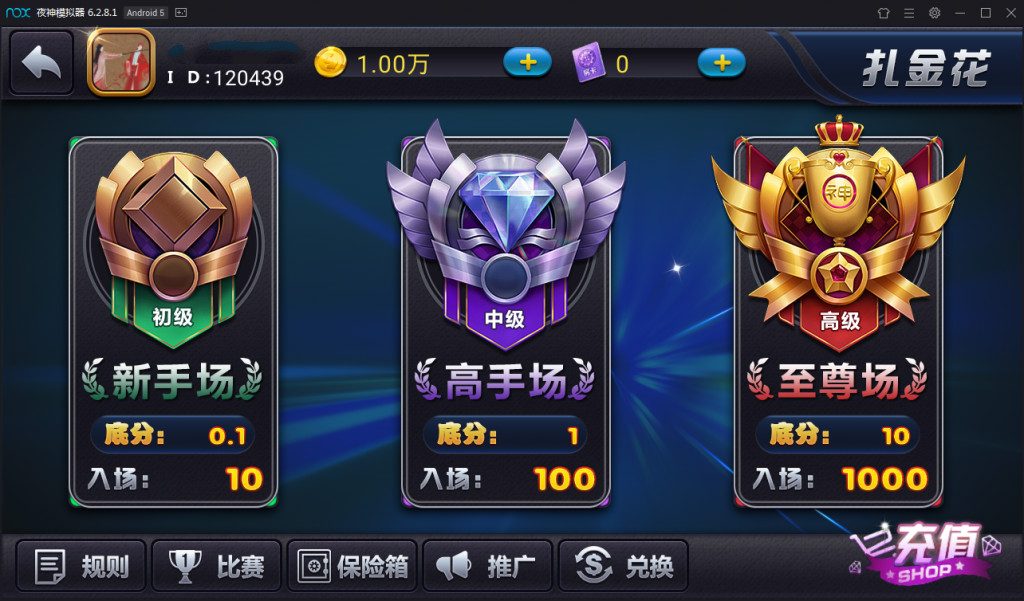The width and height of the screenshot is (1024, 601).
Task: Select the 至尊场 advanced room
Action: [838, 320]
